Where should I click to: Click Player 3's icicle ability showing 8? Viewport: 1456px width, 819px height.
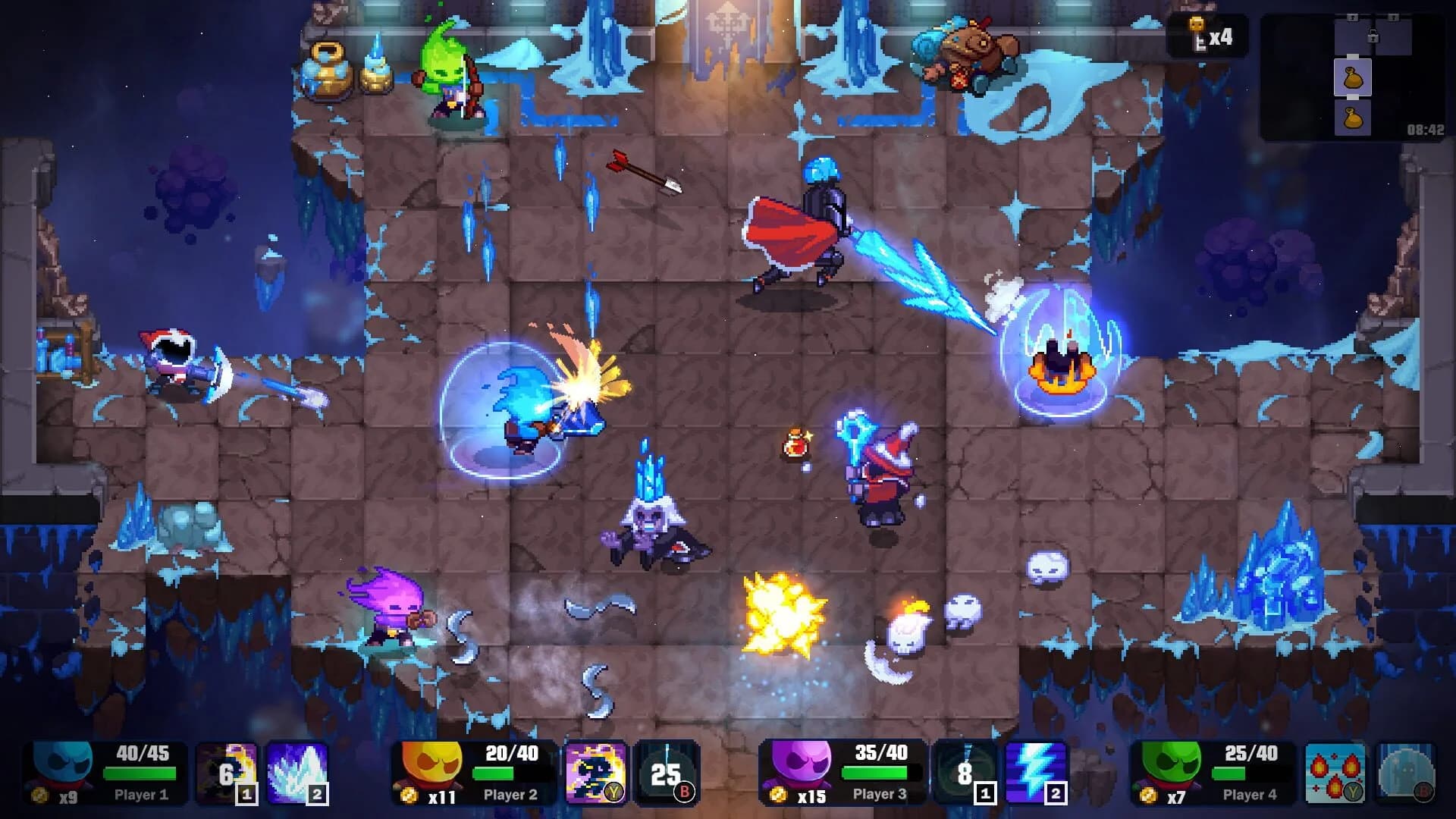965,773
